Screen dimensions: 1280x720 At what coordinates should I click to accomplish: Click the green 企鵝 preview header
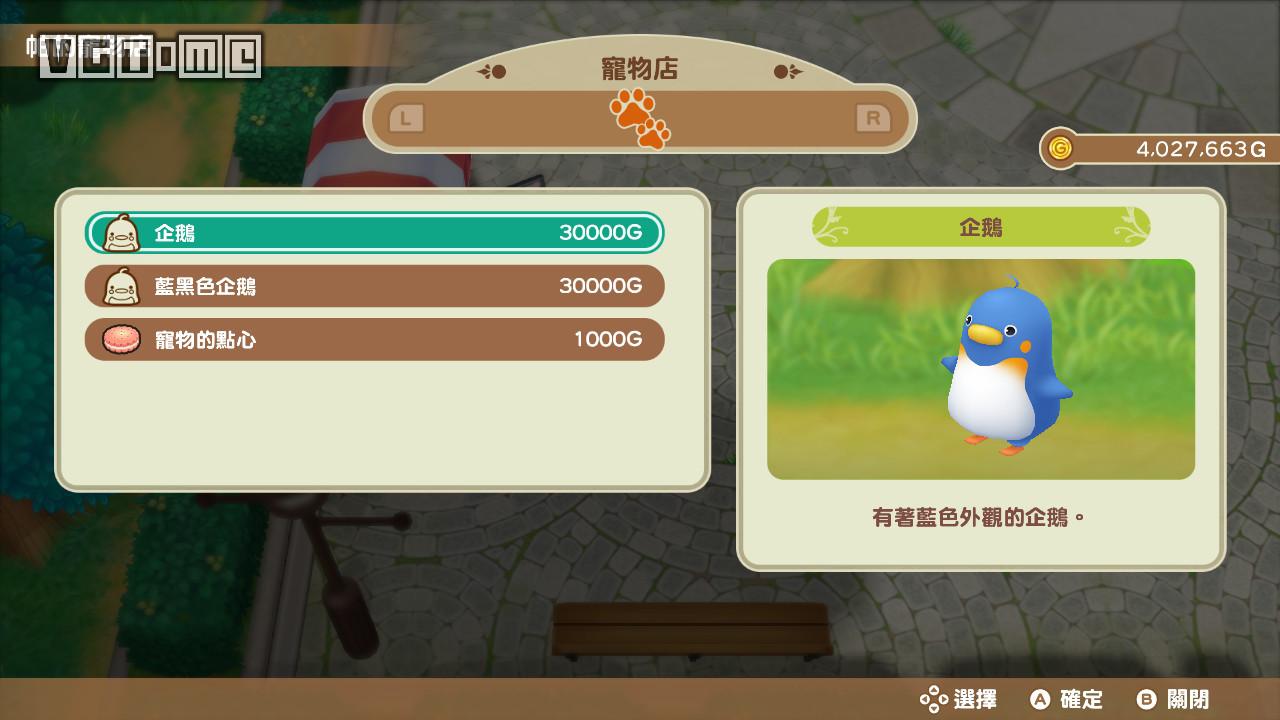point(980,226)
